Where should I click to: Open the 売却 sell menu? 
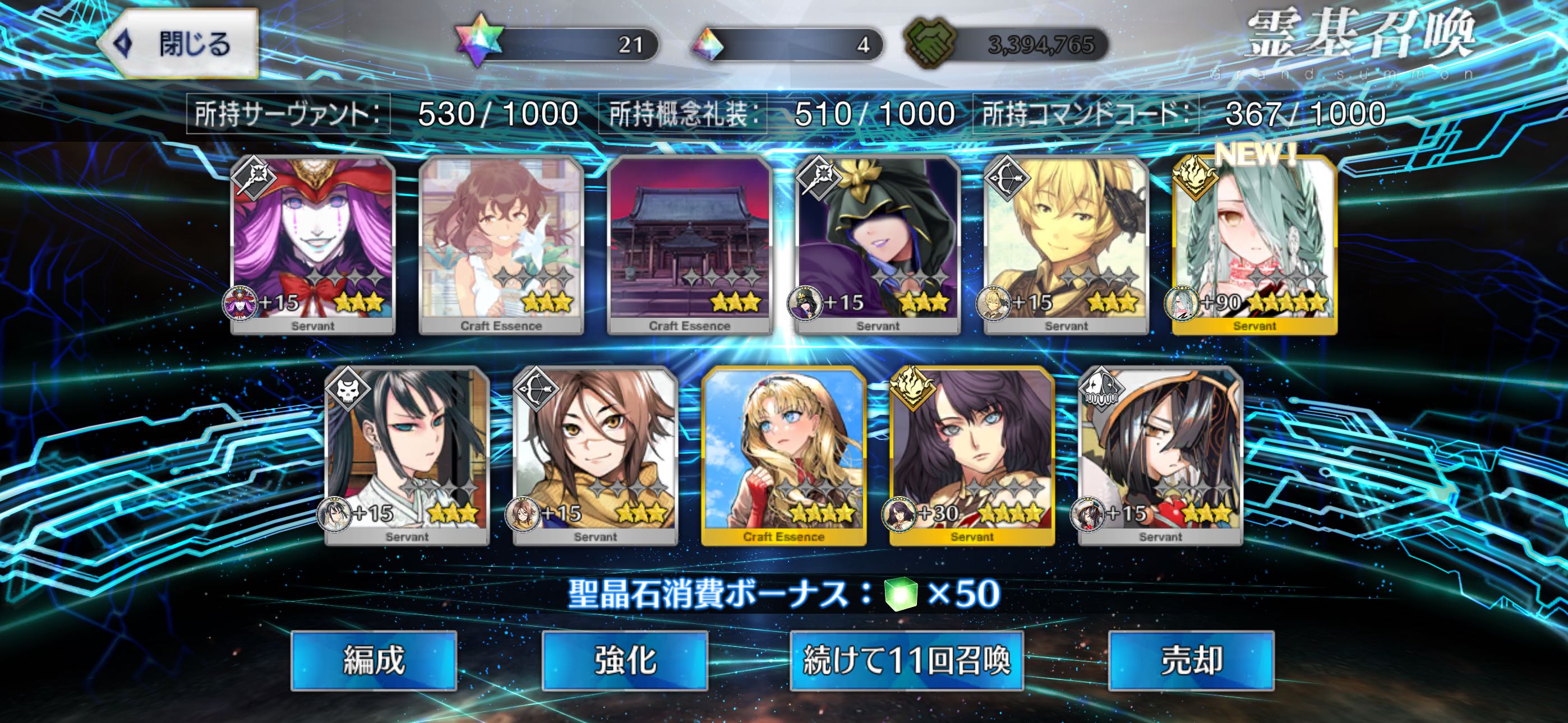pyautogui.click(x=1191, y=660)
